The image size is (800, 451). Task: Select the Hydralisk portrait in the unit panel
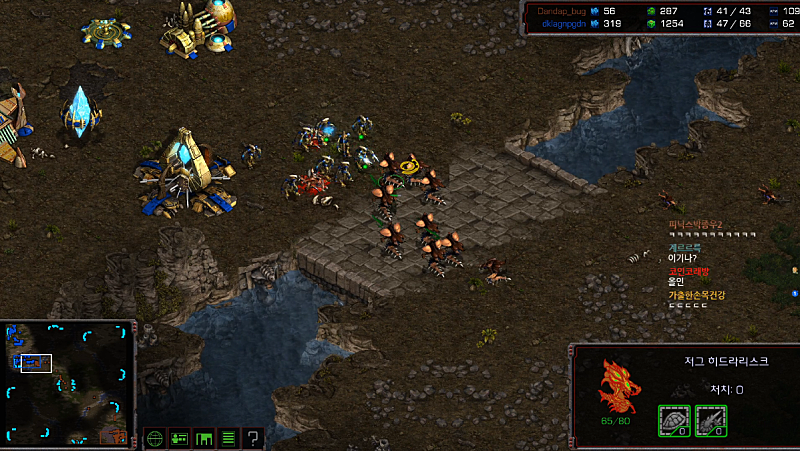[x=616, y=389]
